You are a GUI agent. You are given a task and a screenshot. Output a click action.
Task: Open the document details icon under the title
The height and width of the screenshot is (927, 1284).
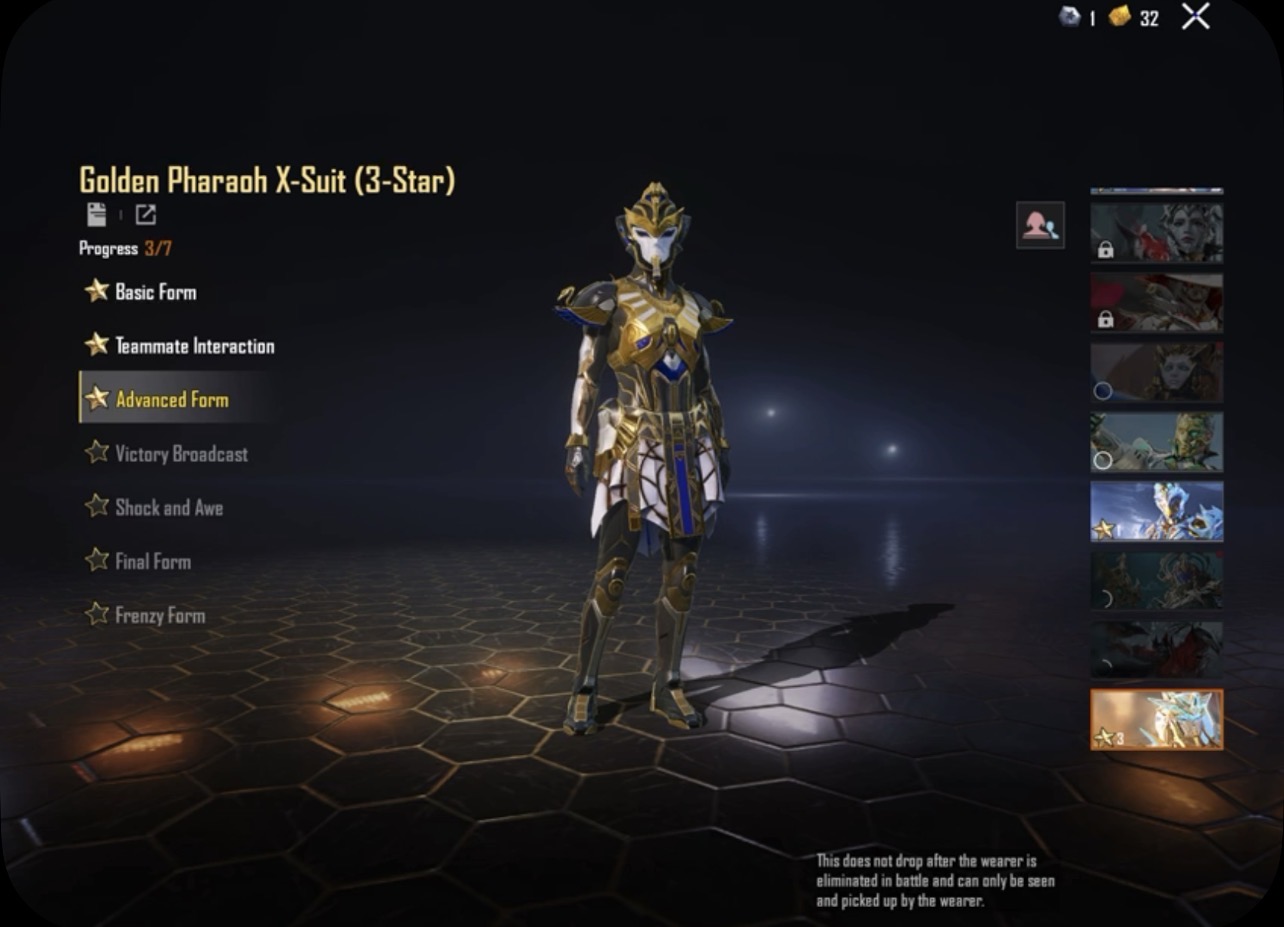[x=96, y=214]
